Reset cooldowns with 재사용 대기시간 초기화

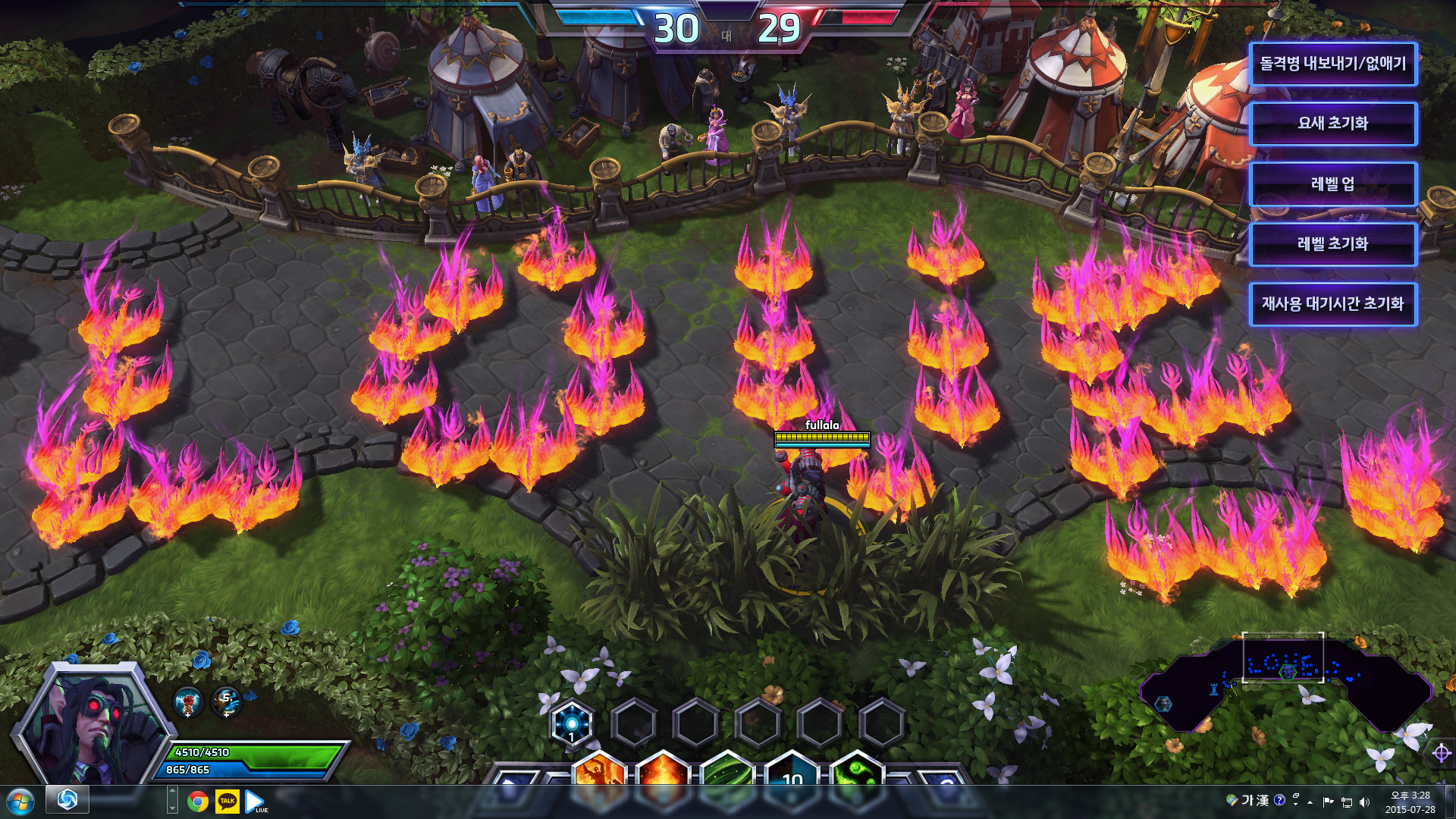[1332, 304]
